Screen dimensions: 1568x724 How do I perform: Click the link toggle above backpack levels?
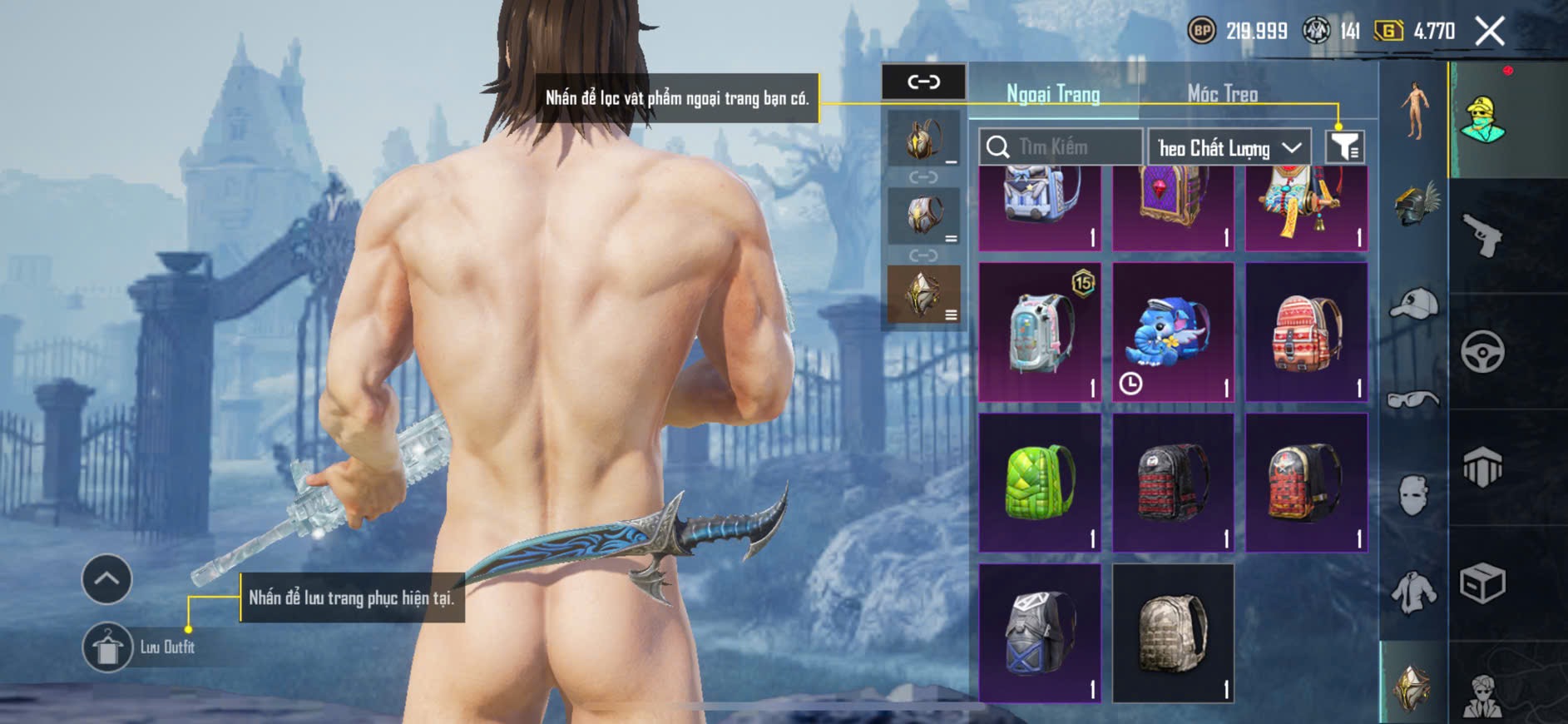(923, 82)
